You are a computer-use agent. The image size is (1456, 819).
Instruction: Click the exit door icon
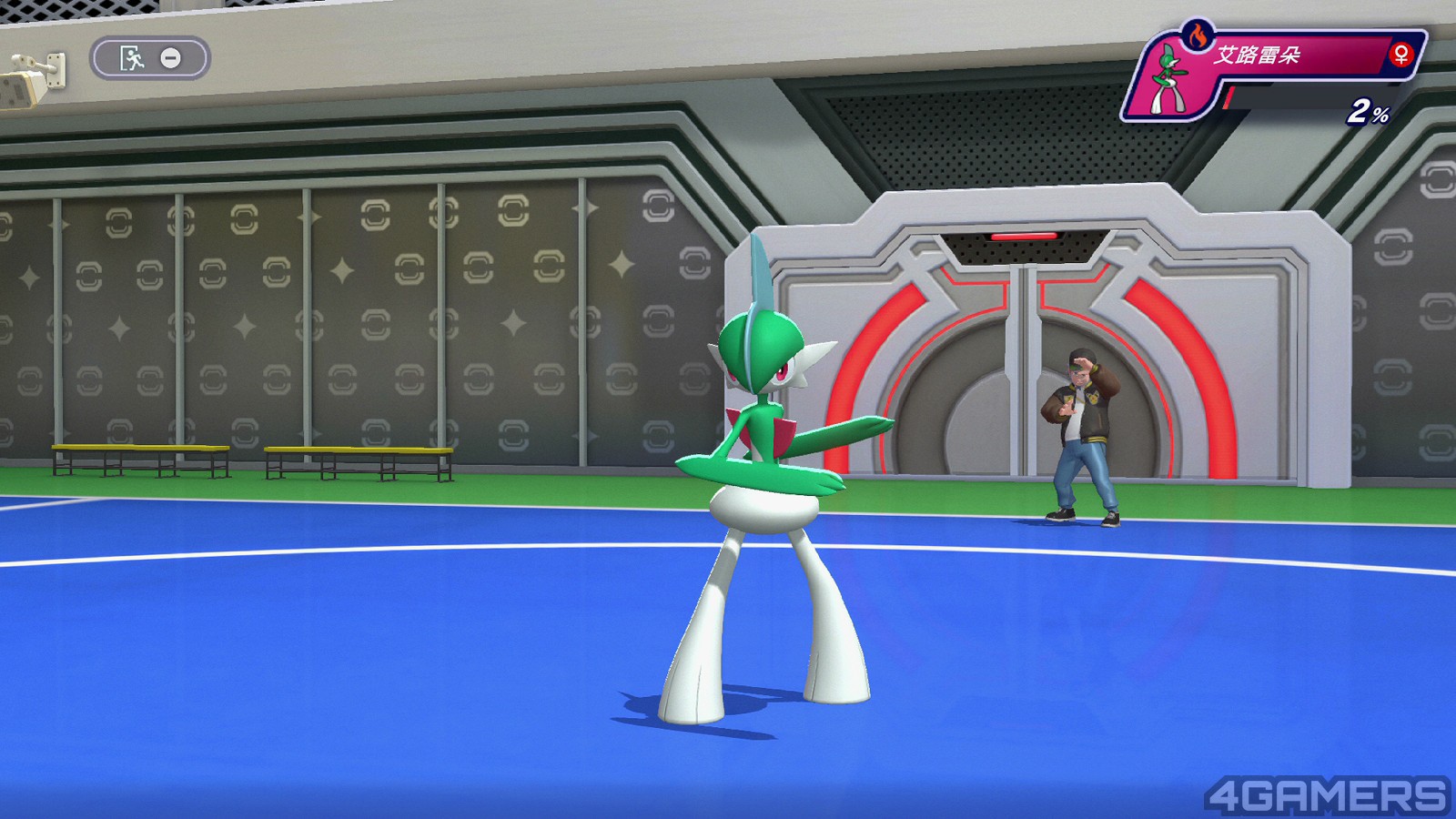133,58
